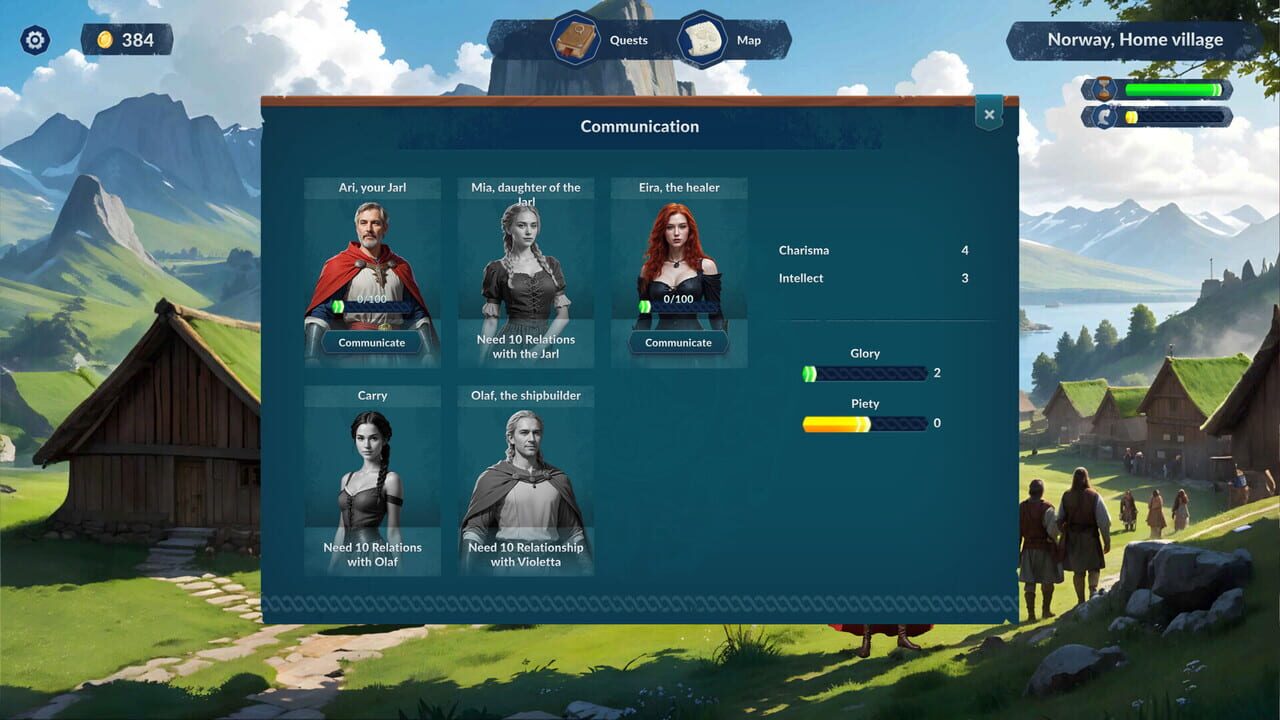Open the Map scroll icon
1280x720 pixels.
[701, 40]
